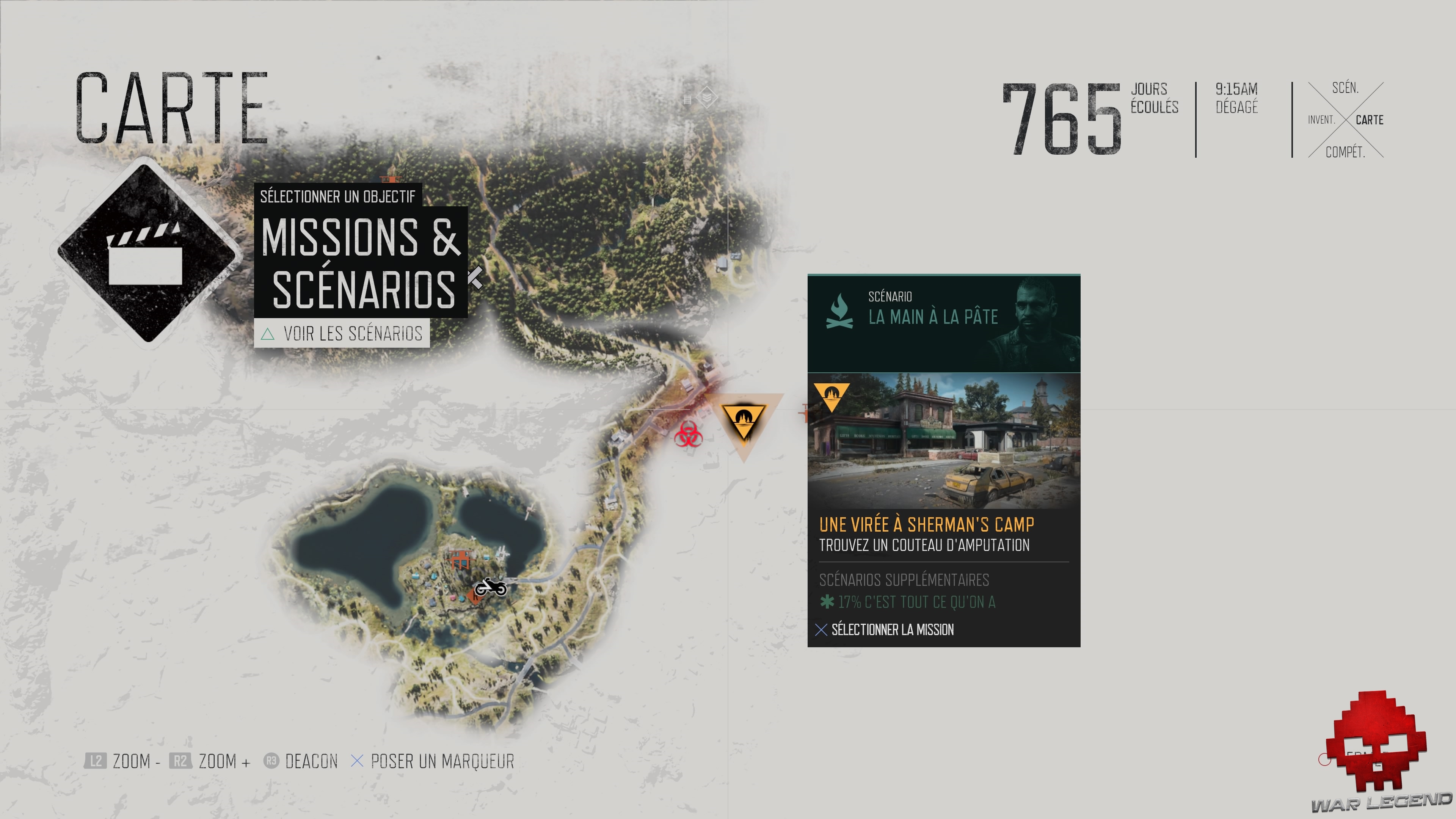Switch to the COMPÉT. tab
The image size is (1456, 819).
[x=1346, y=151]
